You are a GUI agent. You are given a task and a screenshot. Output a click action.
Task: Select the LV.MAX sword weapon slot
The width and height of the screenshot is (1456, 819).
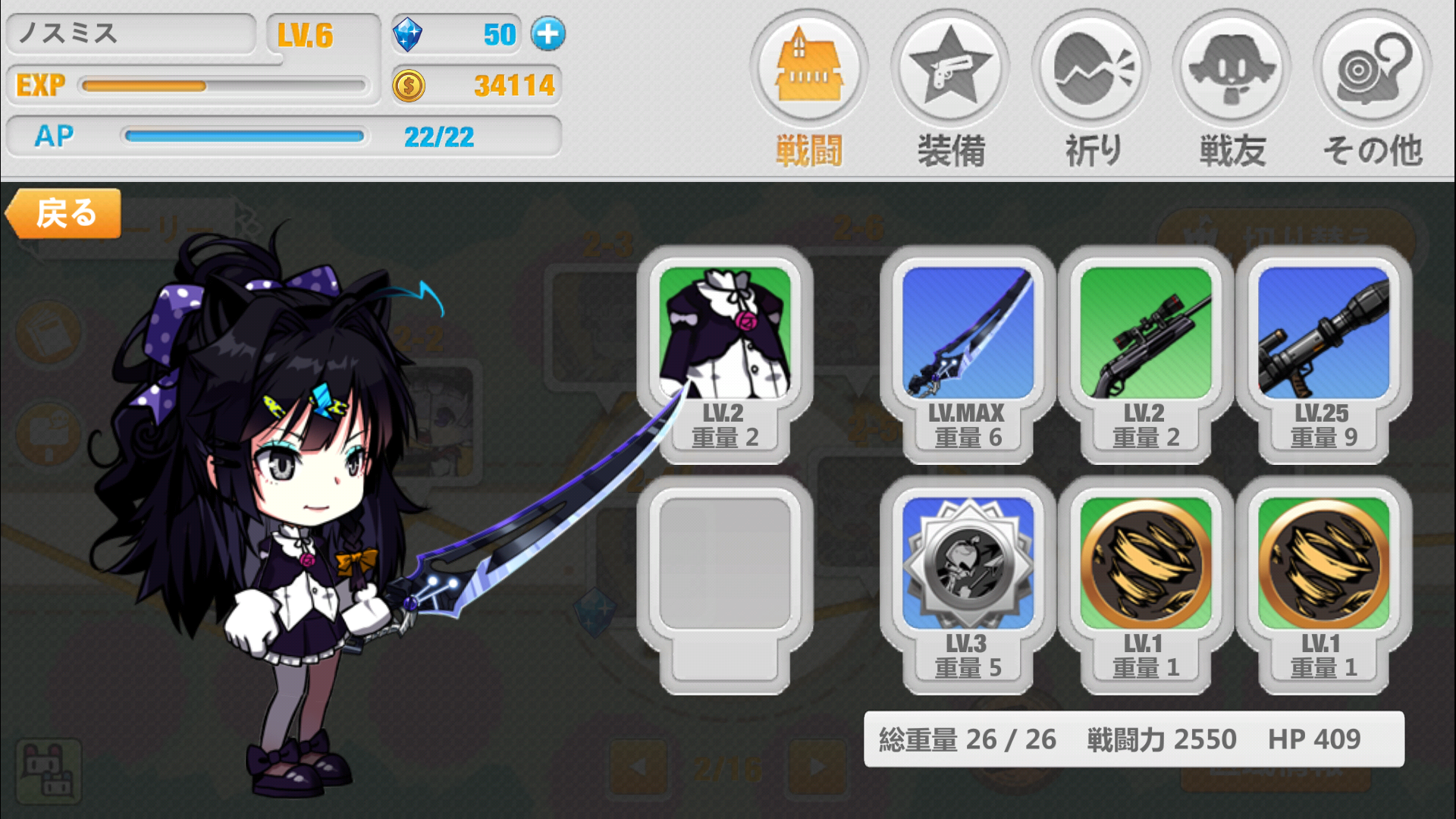tap(968, 353)
